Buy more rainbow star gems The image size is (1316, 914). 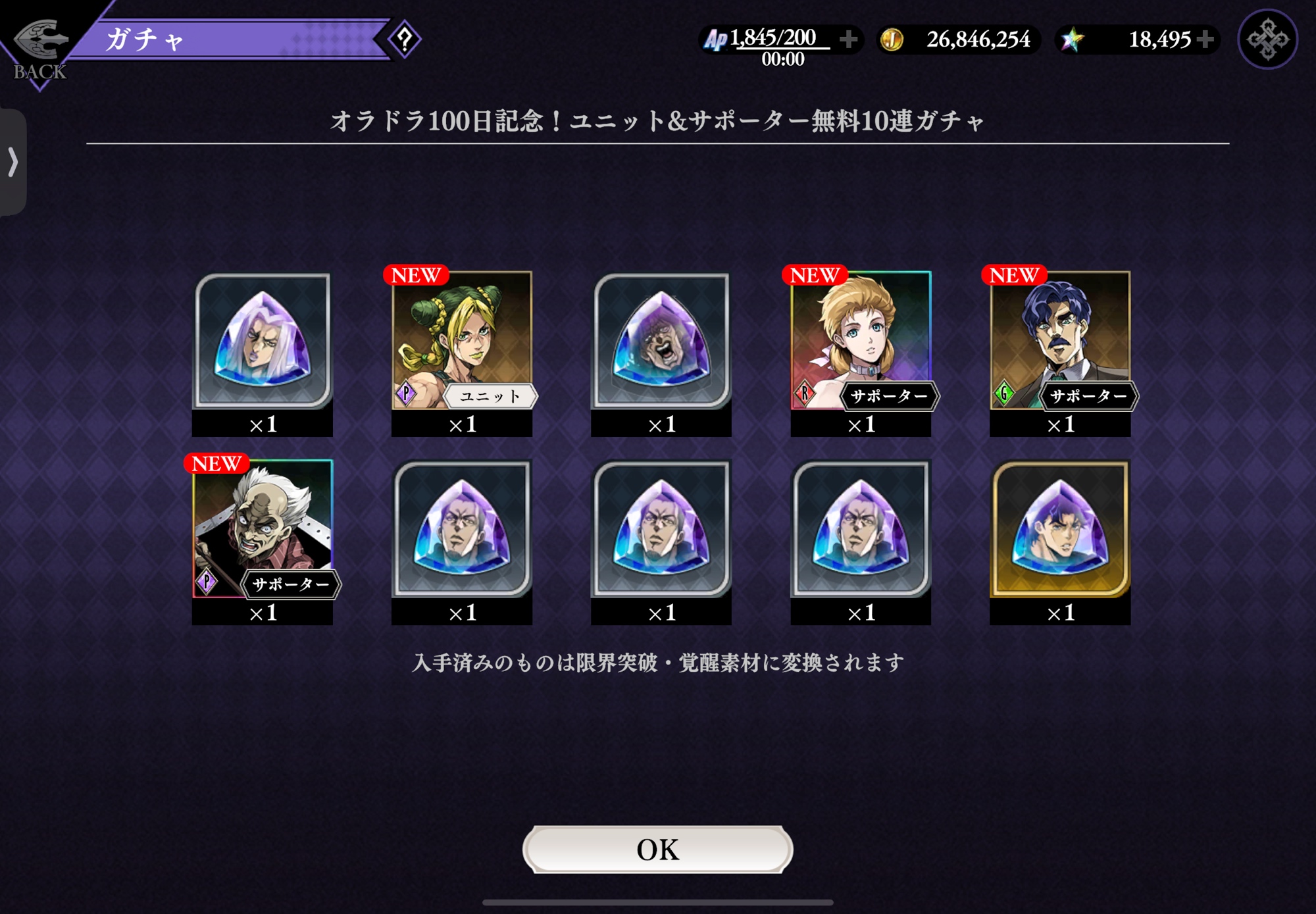pos(1205,39)
